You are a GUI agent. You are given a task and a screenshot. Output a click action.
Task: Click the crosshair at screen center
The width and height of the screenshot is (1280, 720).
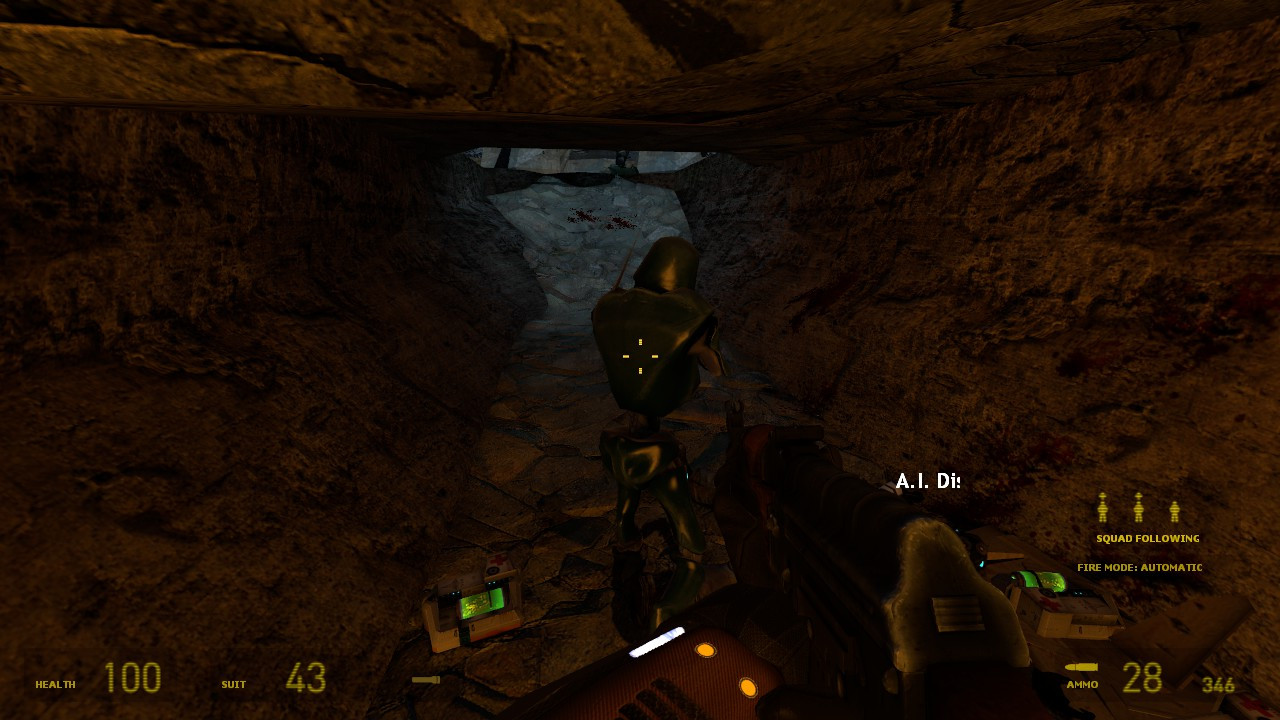tap(638, 356)
